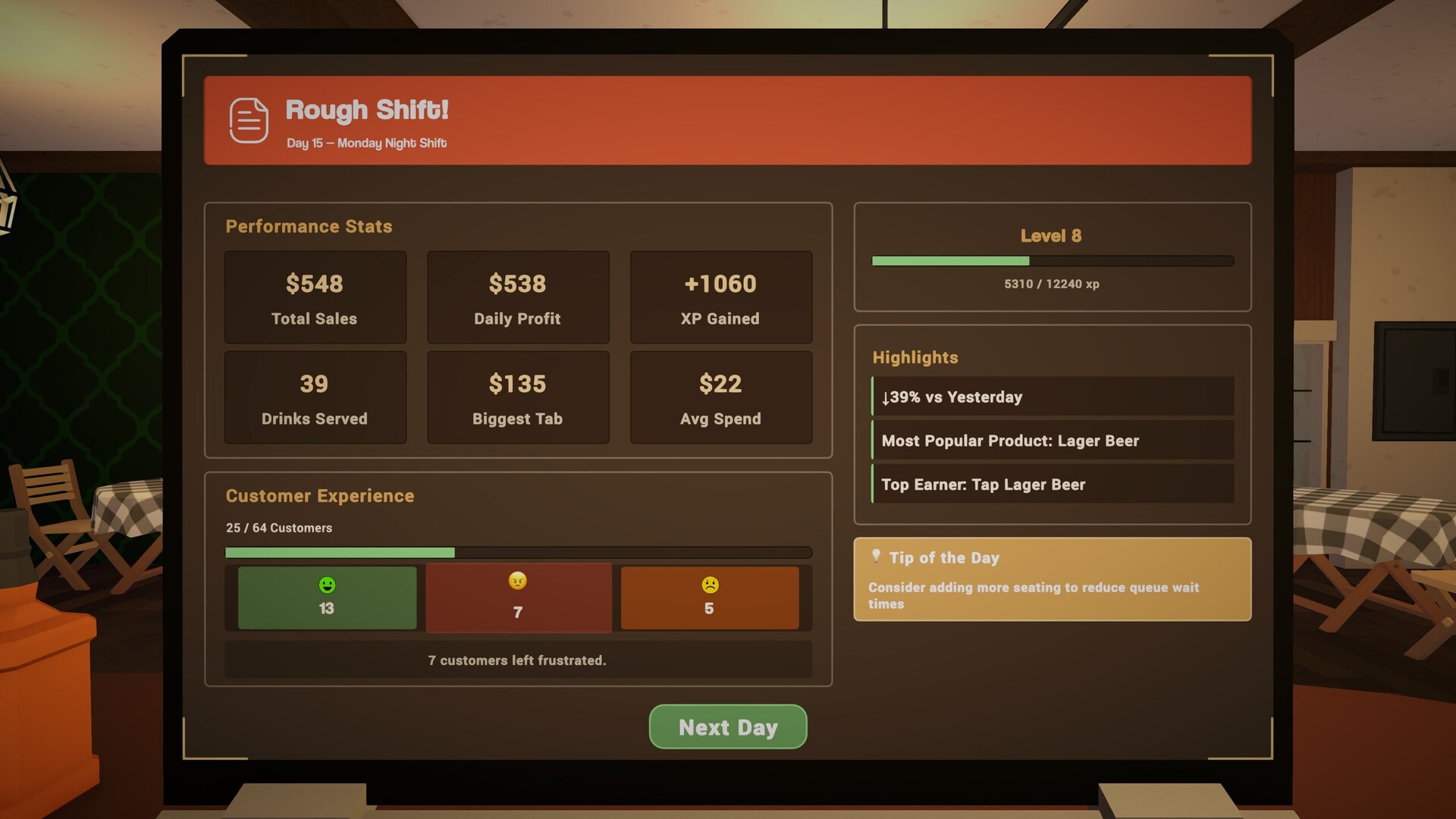The width and height of the screenshot is (1456, 819).
Task: Select the Top Earner: Tap Lager Beer entry
Action: click(1052, 485)
